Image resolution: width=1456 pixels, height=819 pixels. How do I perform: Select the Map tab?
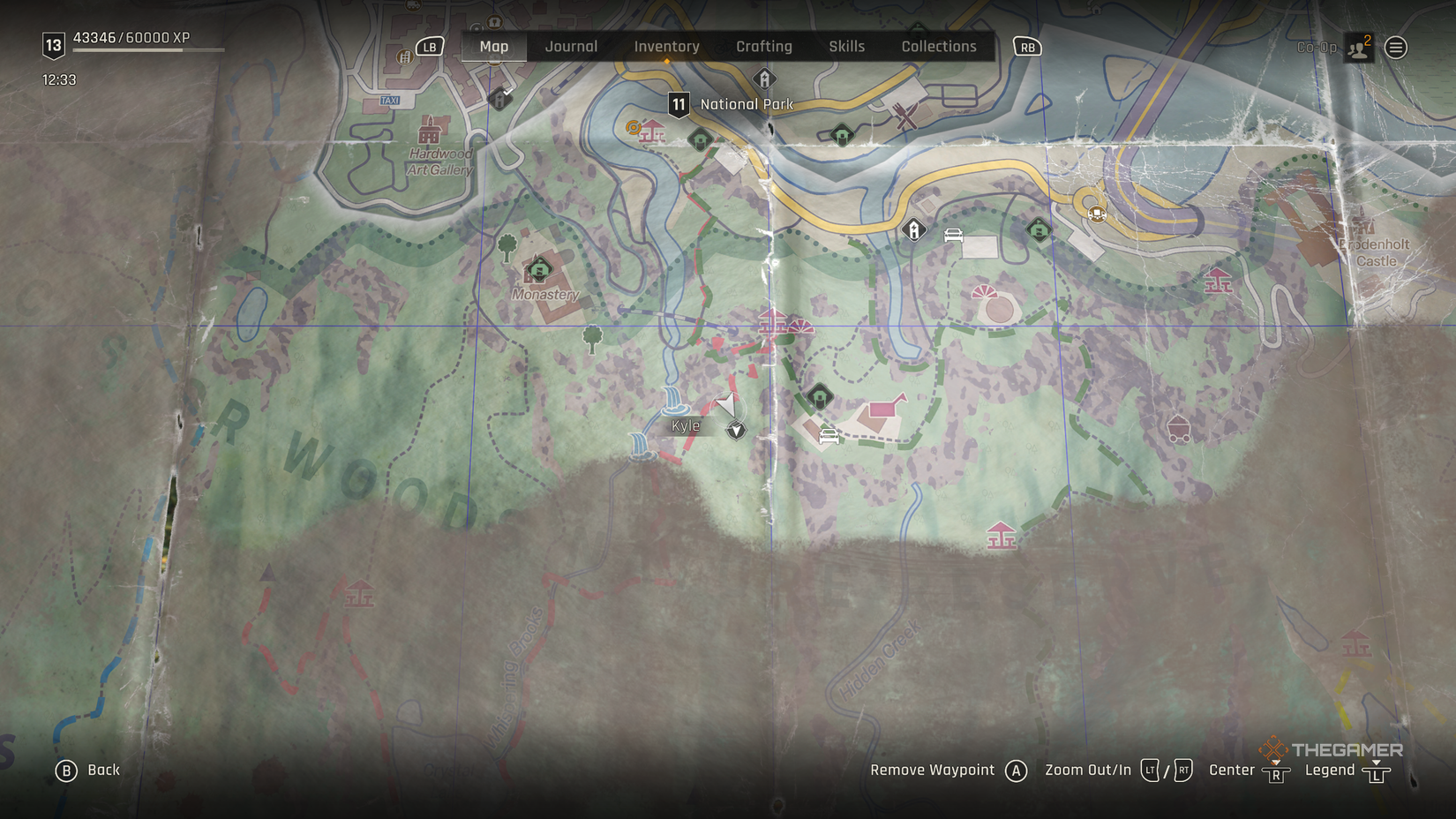pos(494,47)
